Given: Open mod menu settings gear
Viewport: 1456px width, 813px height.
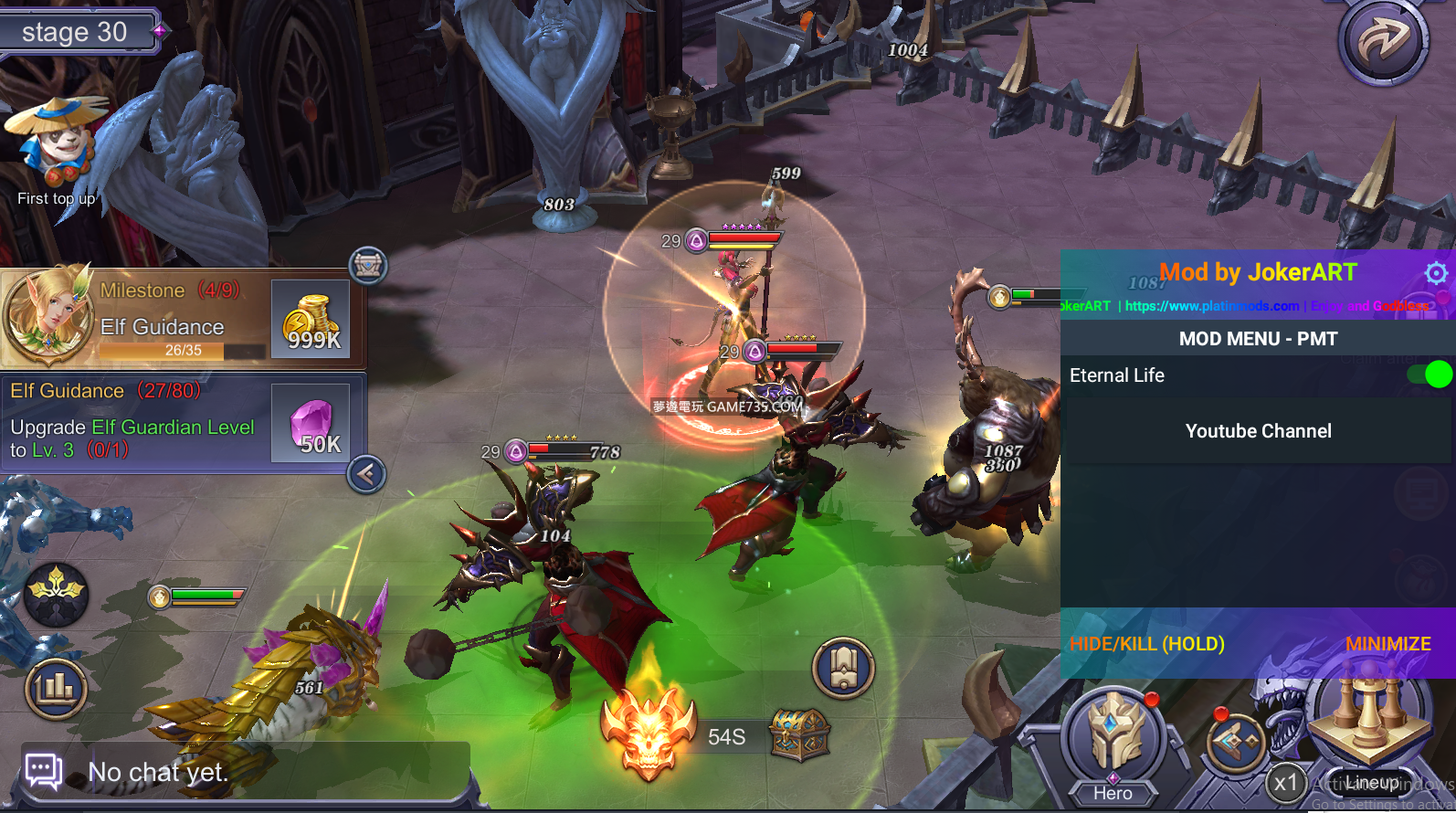Looking at the screenshot, I should (1436, 272).
